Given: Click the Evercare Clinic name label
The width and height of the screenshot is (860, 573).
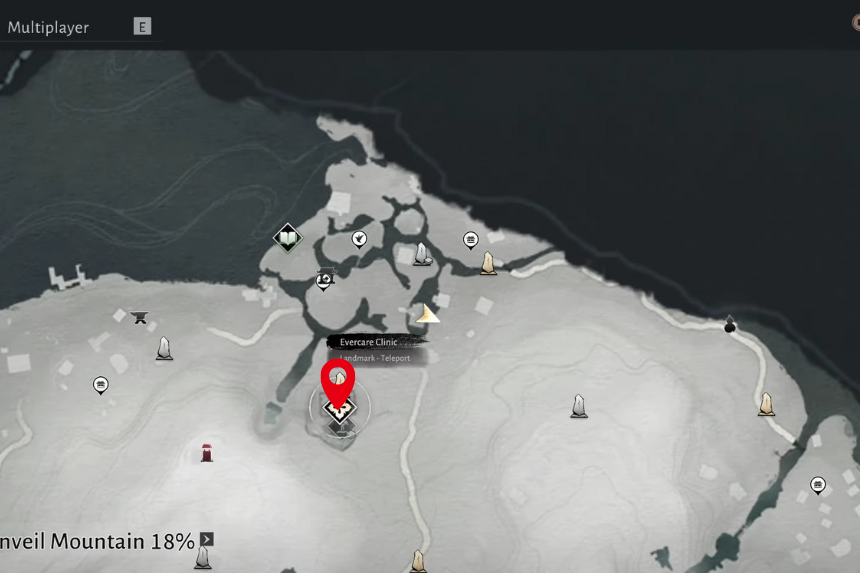Looking at the screenshot, I should click(x=369, y=342).
